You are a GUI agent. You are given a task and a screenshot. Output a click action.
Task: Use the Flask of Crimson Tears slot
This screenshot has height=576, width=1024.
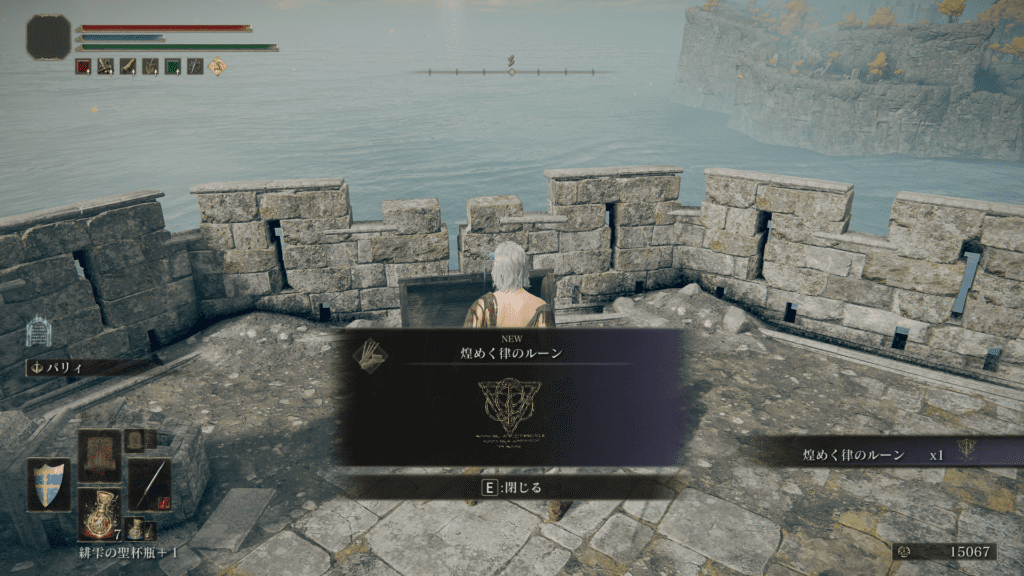tap(99, 515)
